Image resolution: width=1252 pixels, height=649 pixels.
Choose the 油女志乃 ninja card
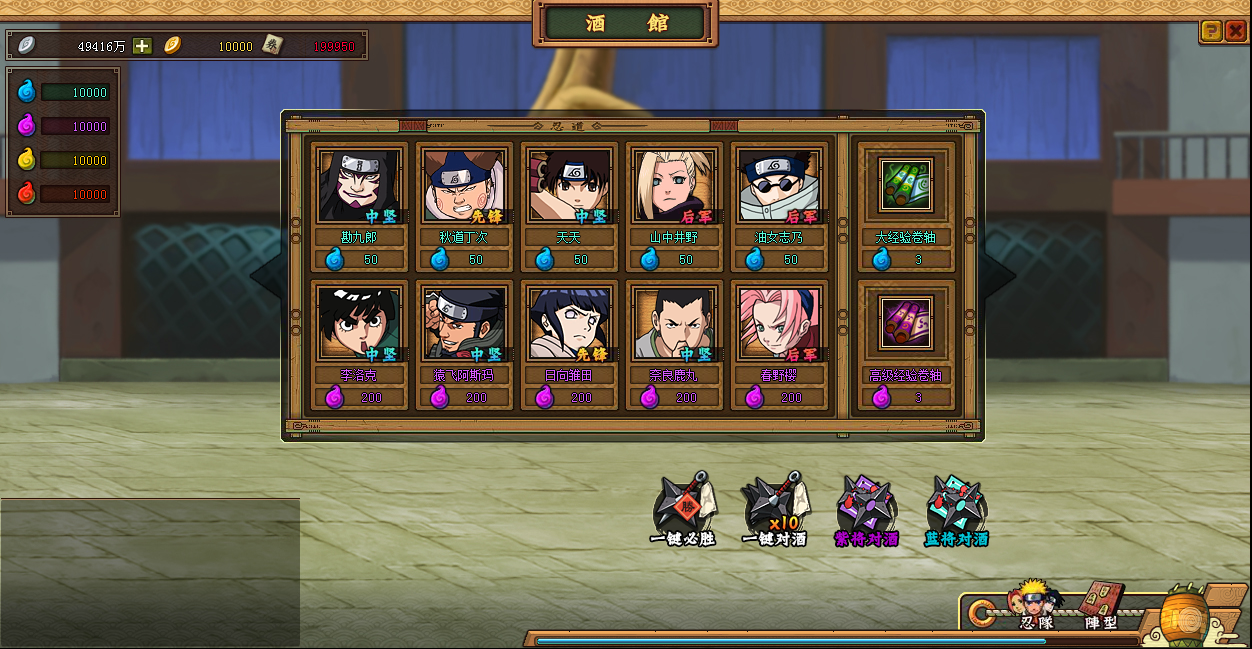tap(779, 186)
